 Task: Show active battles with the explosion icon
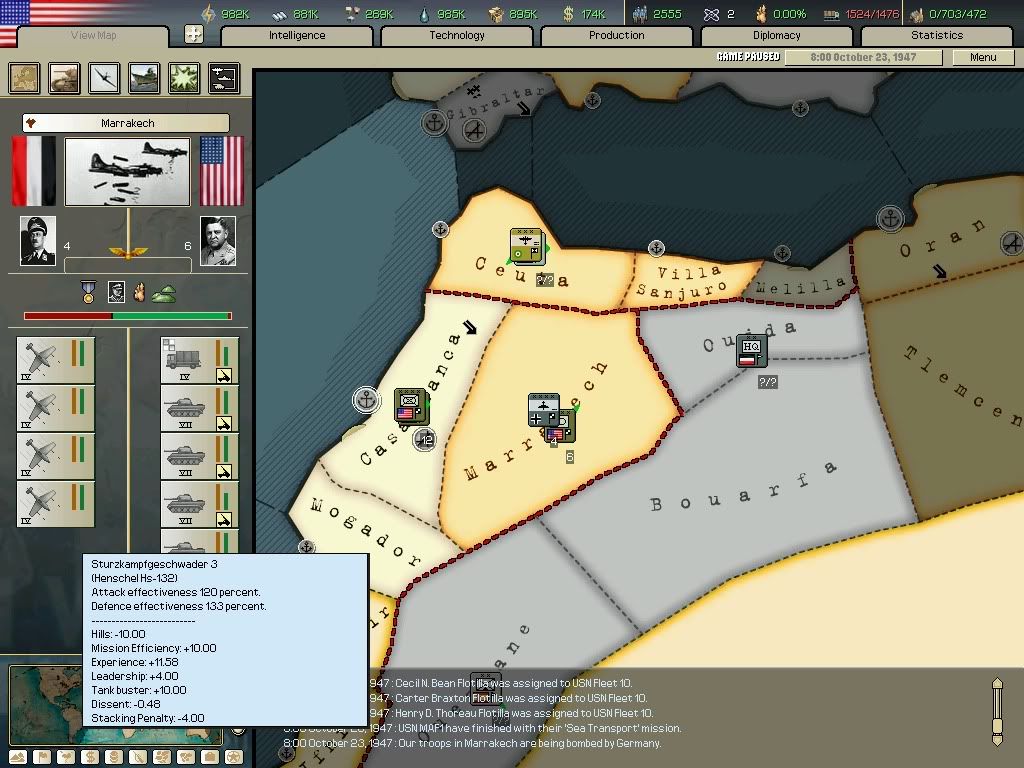tap(184, 78)
